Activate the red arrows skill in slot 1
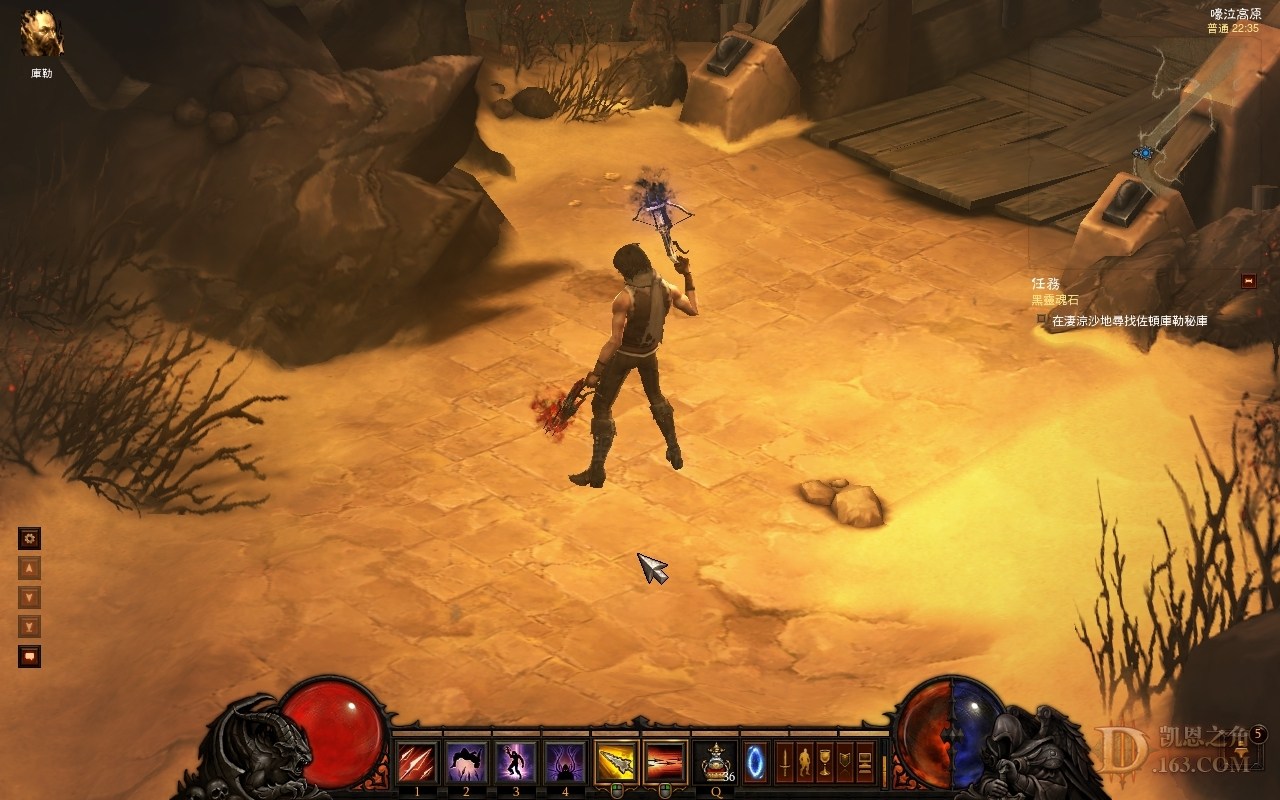 point(416,763)
